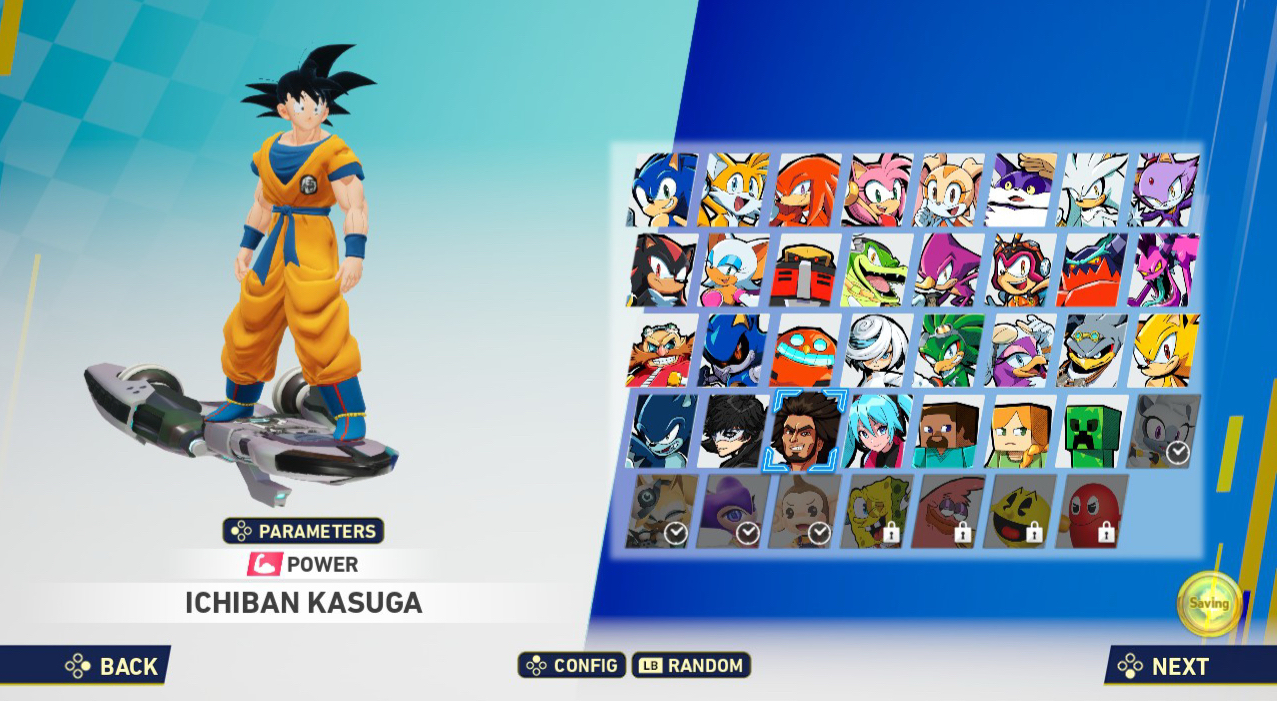Go BACK to previous screen
Screen dimensions: 1277x701
click(112, 666)
